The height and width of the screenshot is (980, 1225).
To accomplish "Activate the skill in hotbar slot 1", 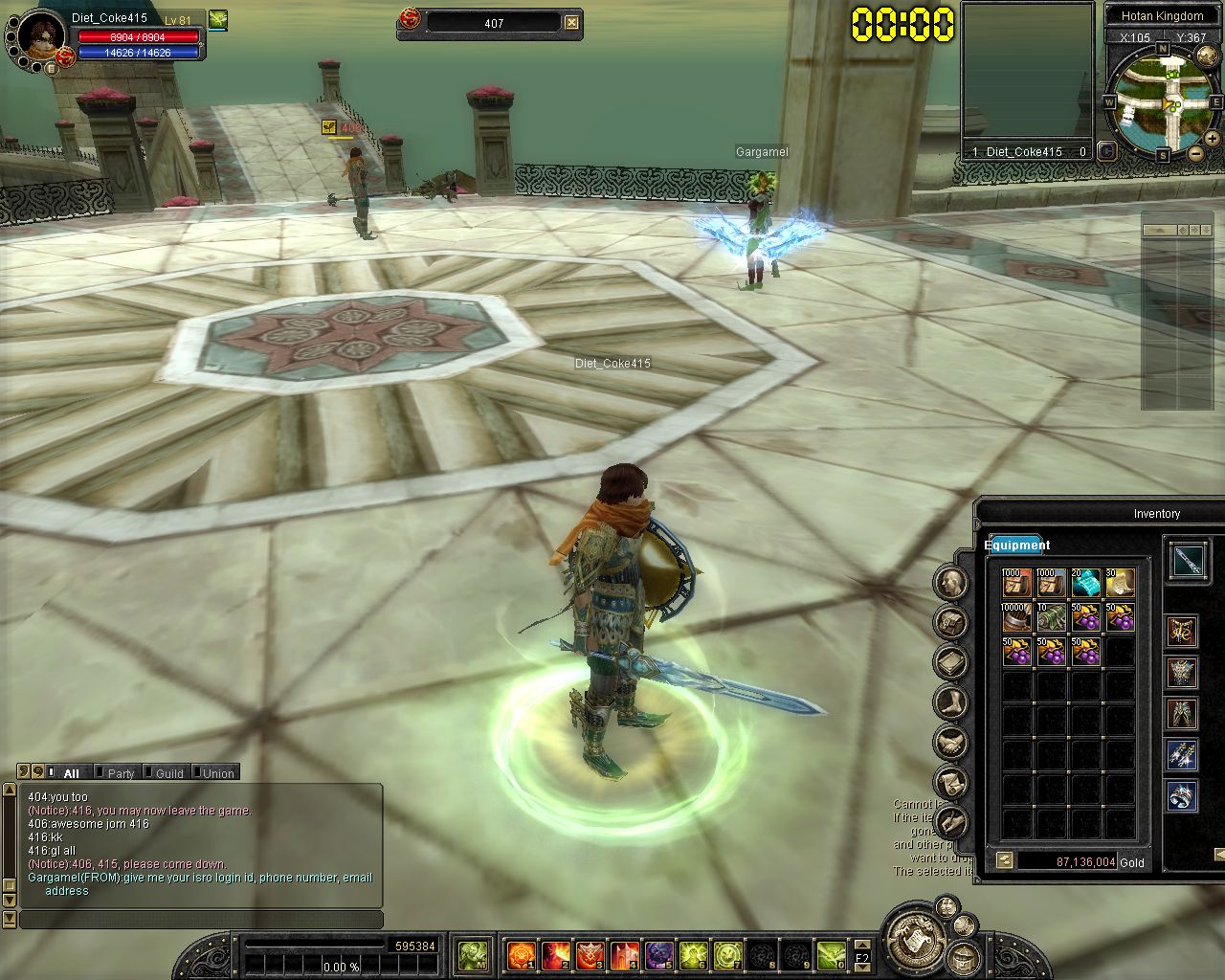I will pyautogui.click(x=521, y=955).
